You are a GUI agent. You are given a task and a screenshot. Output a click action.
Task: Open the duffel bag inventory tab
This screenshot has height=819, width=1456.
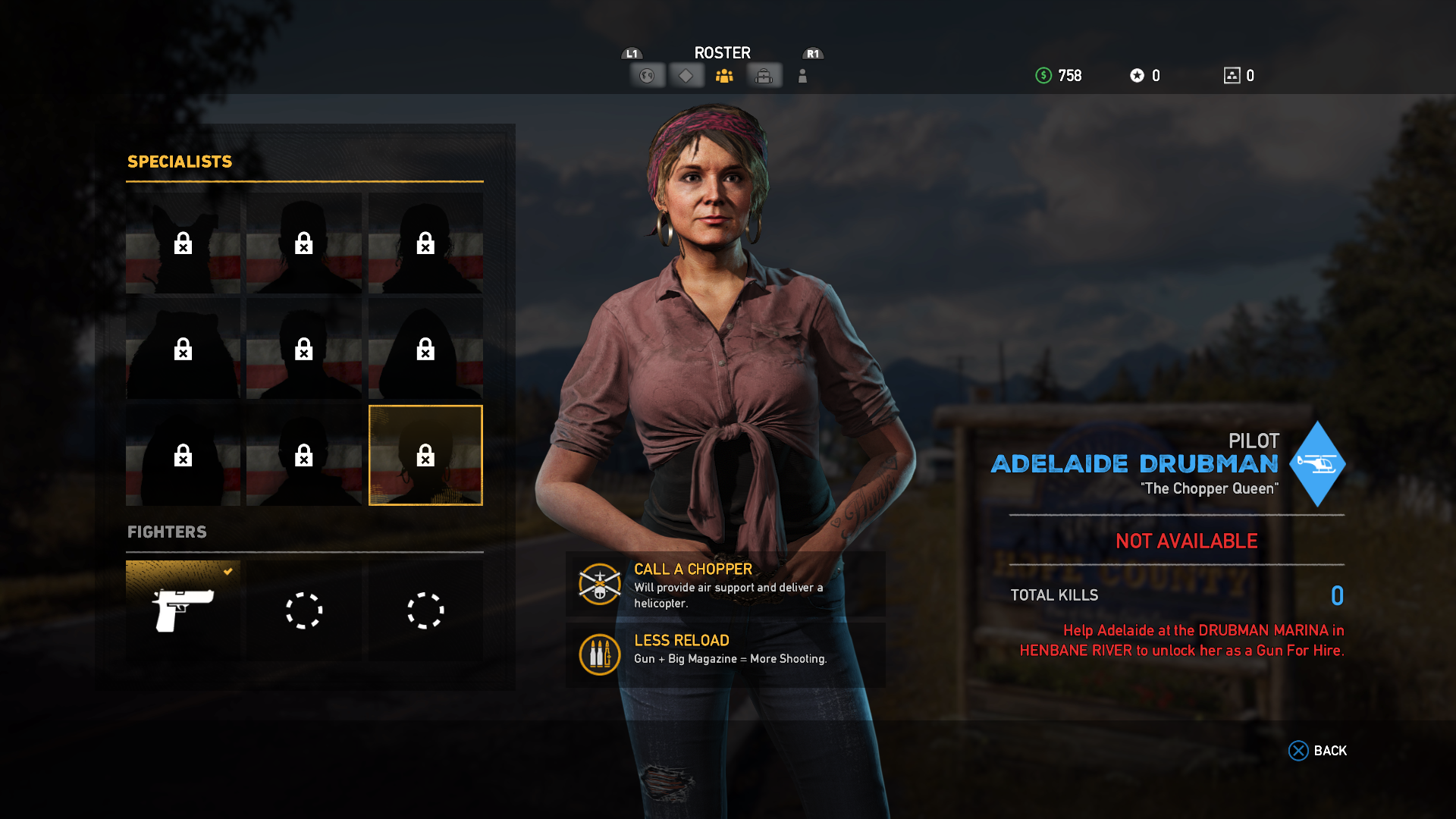coord(764,76)
